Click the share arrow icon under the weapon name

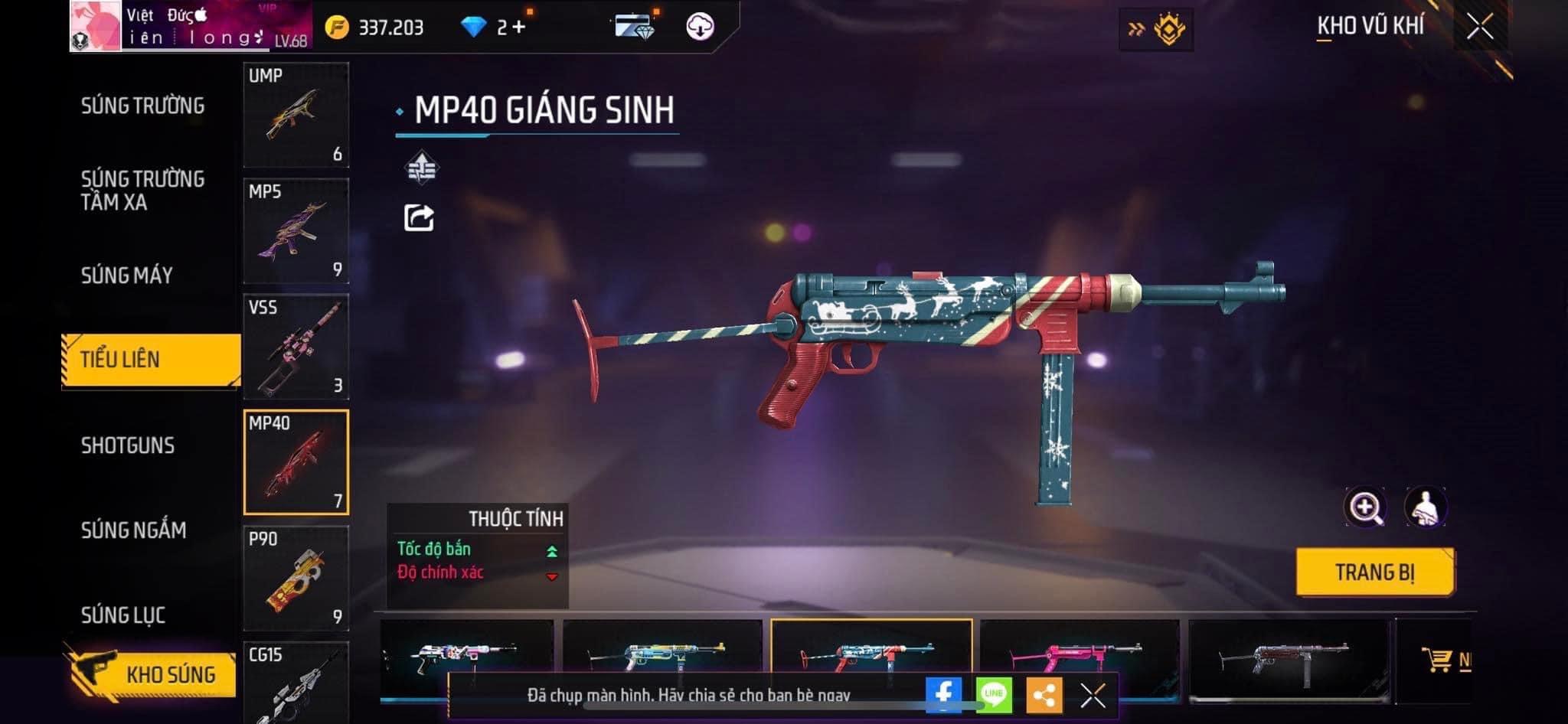419,218
